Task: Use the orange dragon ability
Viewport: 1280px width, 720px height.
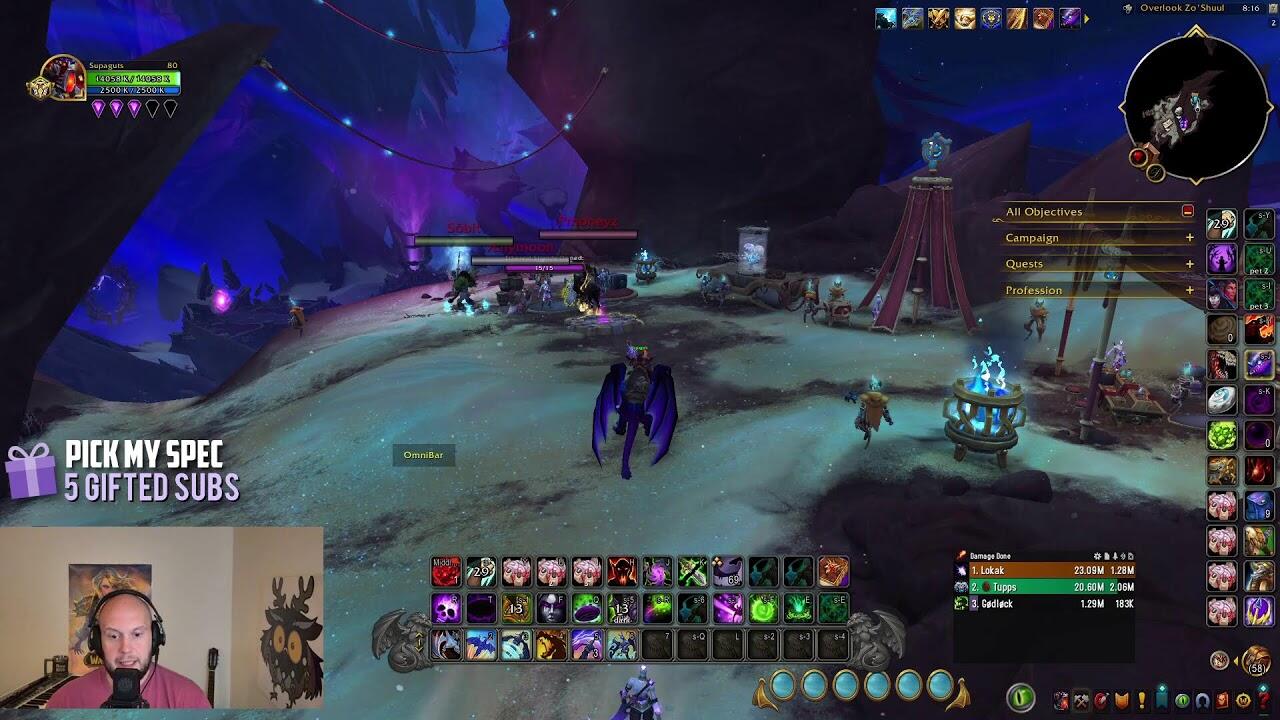Action: pyautogui.click(x=551, y=645)
